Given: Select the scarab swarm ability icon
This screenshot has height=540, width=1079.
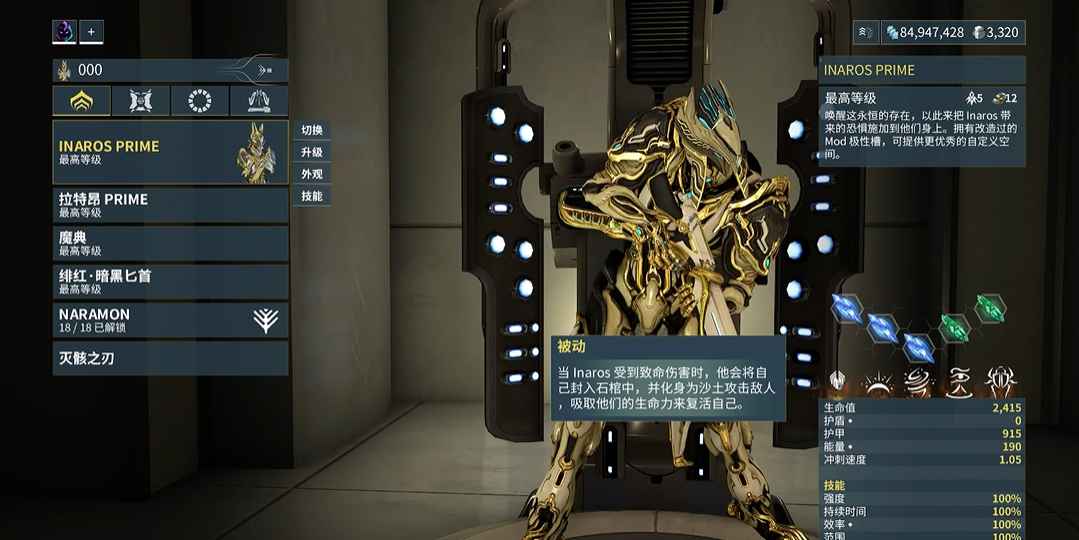Looking at the screenshot, I should [1000, 381].
